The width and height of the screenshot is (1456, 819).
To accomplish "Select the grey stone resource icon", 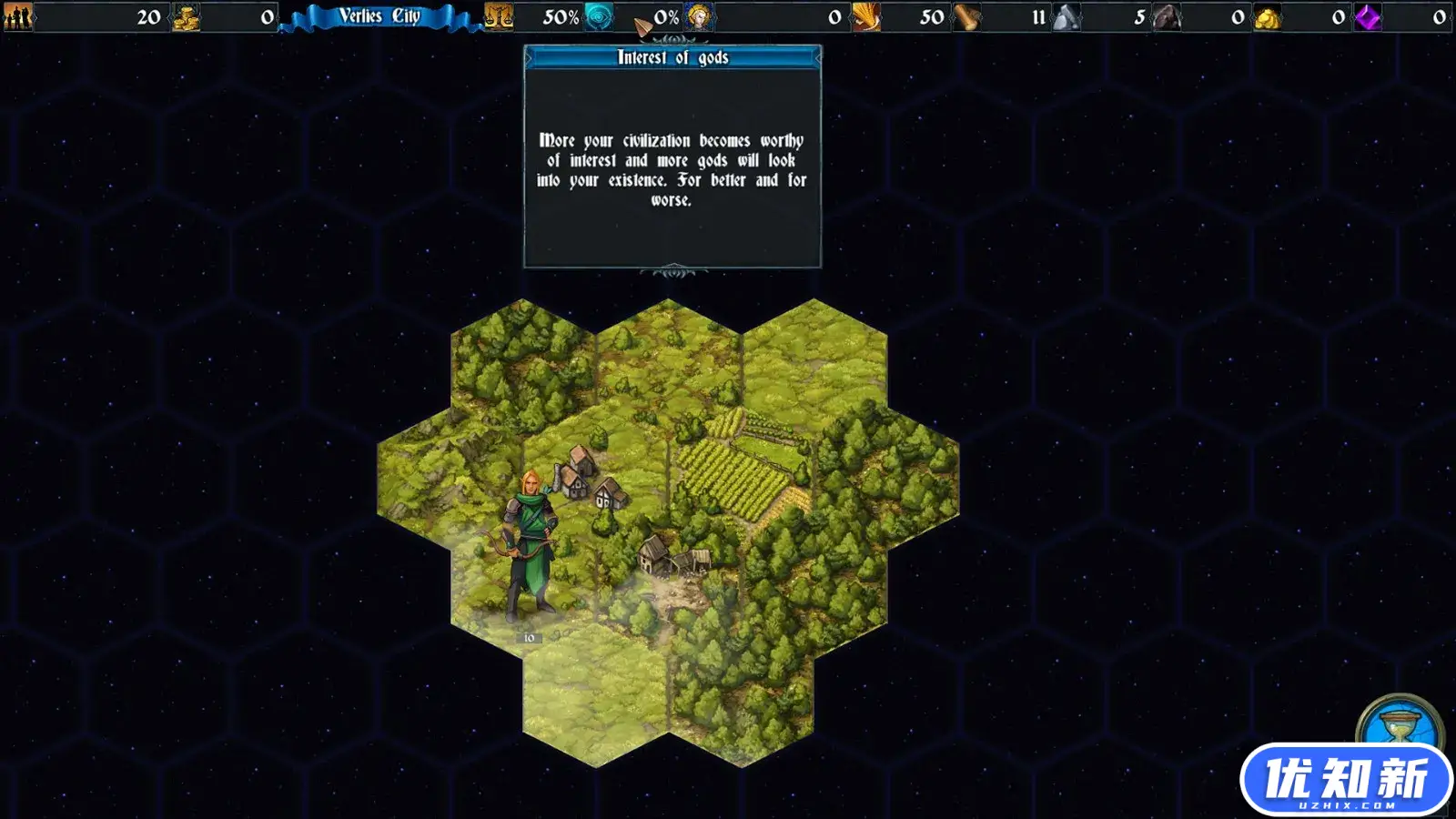I will coord(1067,16).
